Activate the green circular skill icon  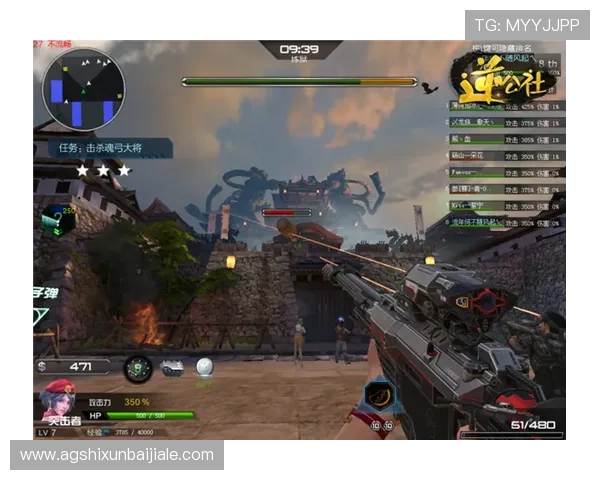(x=137, y=369)
